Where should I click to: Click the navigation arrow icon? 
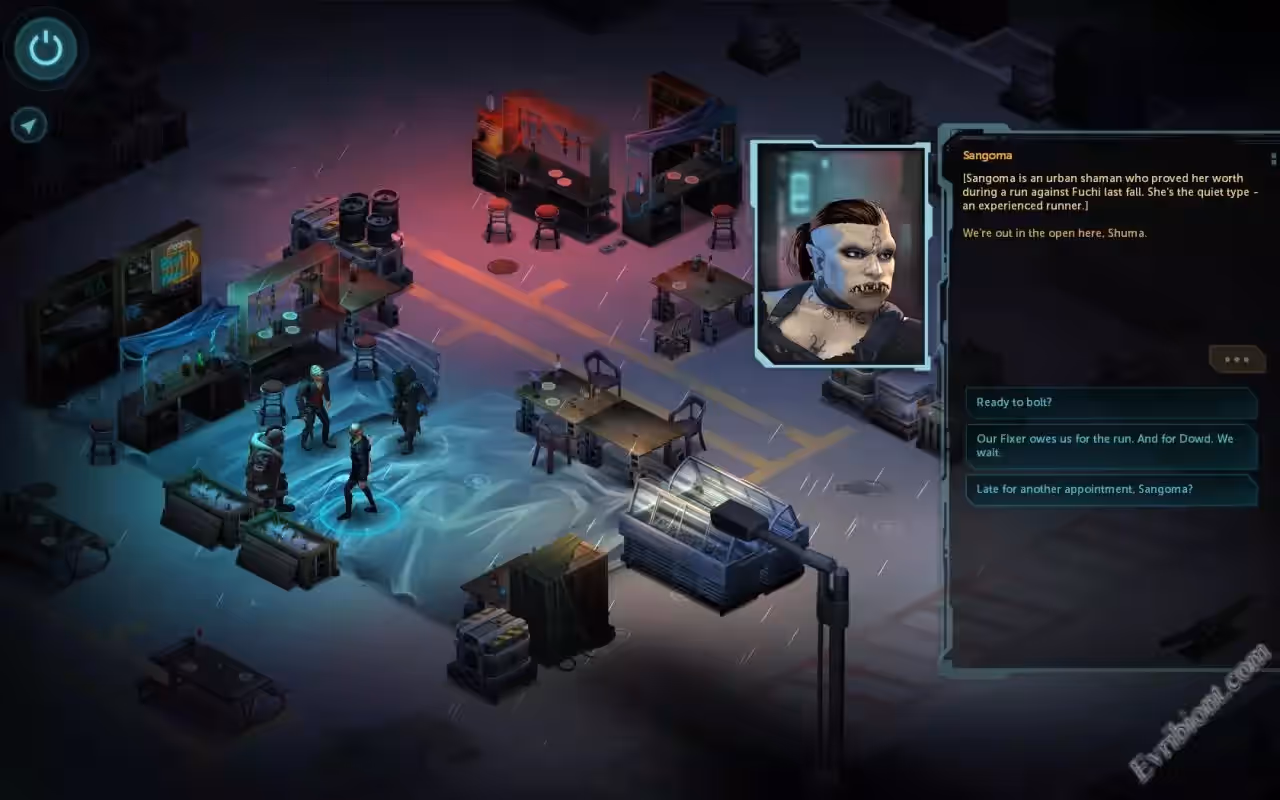(29, 125)
